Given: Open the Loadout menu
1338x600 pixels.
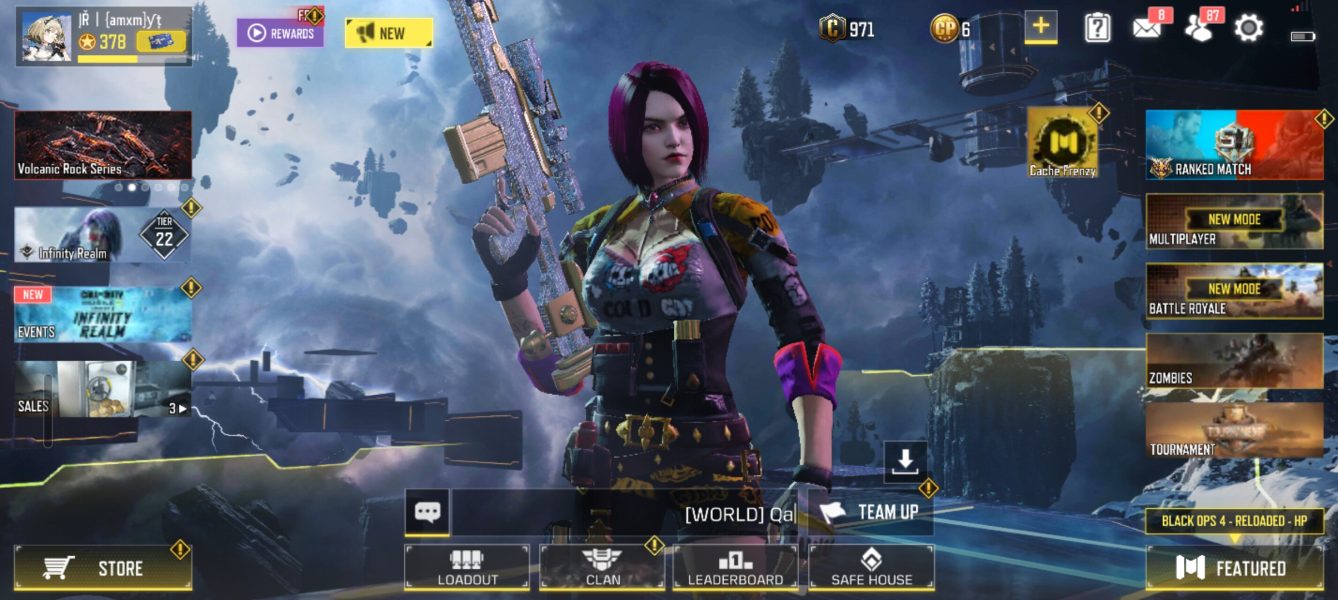Looking at the screenshot, I should 467,567.
